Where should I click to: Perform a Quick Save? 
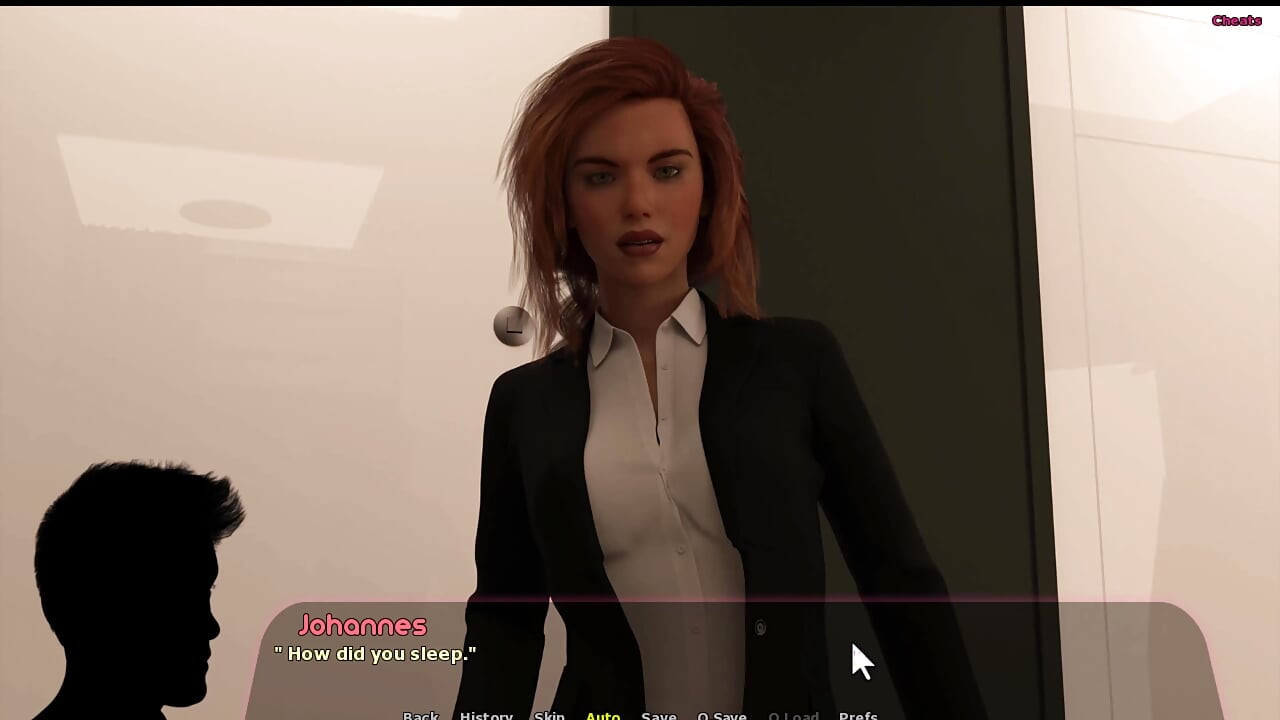[x=722, y=715]
